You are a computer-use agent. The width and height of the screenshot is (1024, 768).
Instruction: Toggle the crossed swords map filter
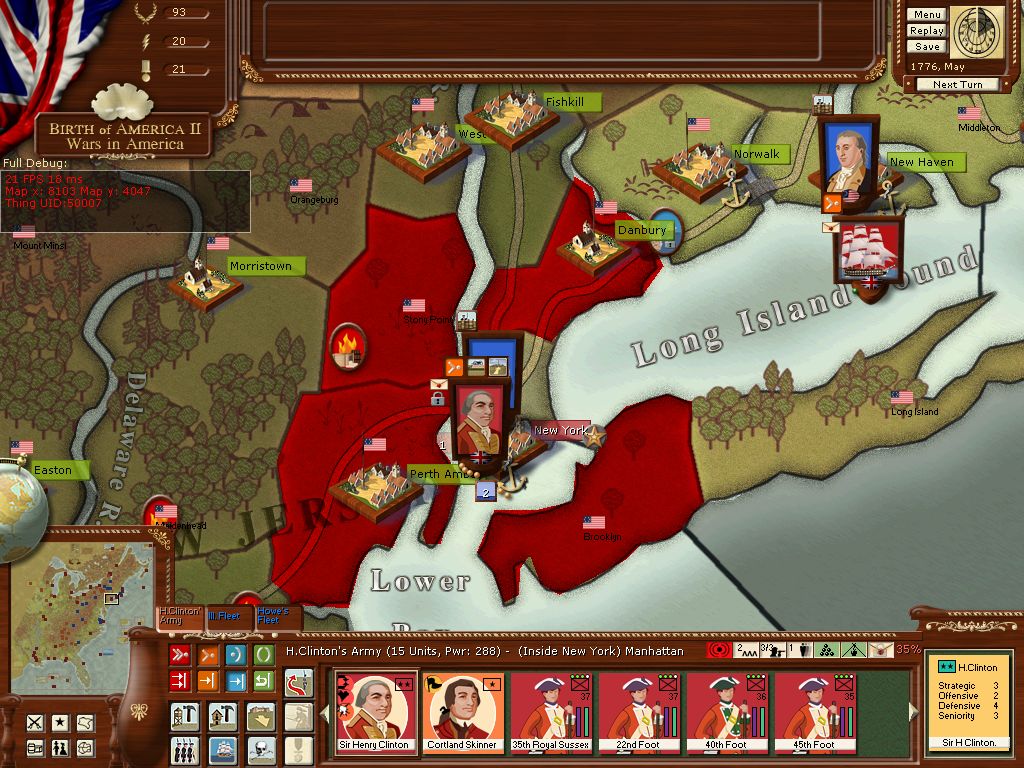[35, 722]
